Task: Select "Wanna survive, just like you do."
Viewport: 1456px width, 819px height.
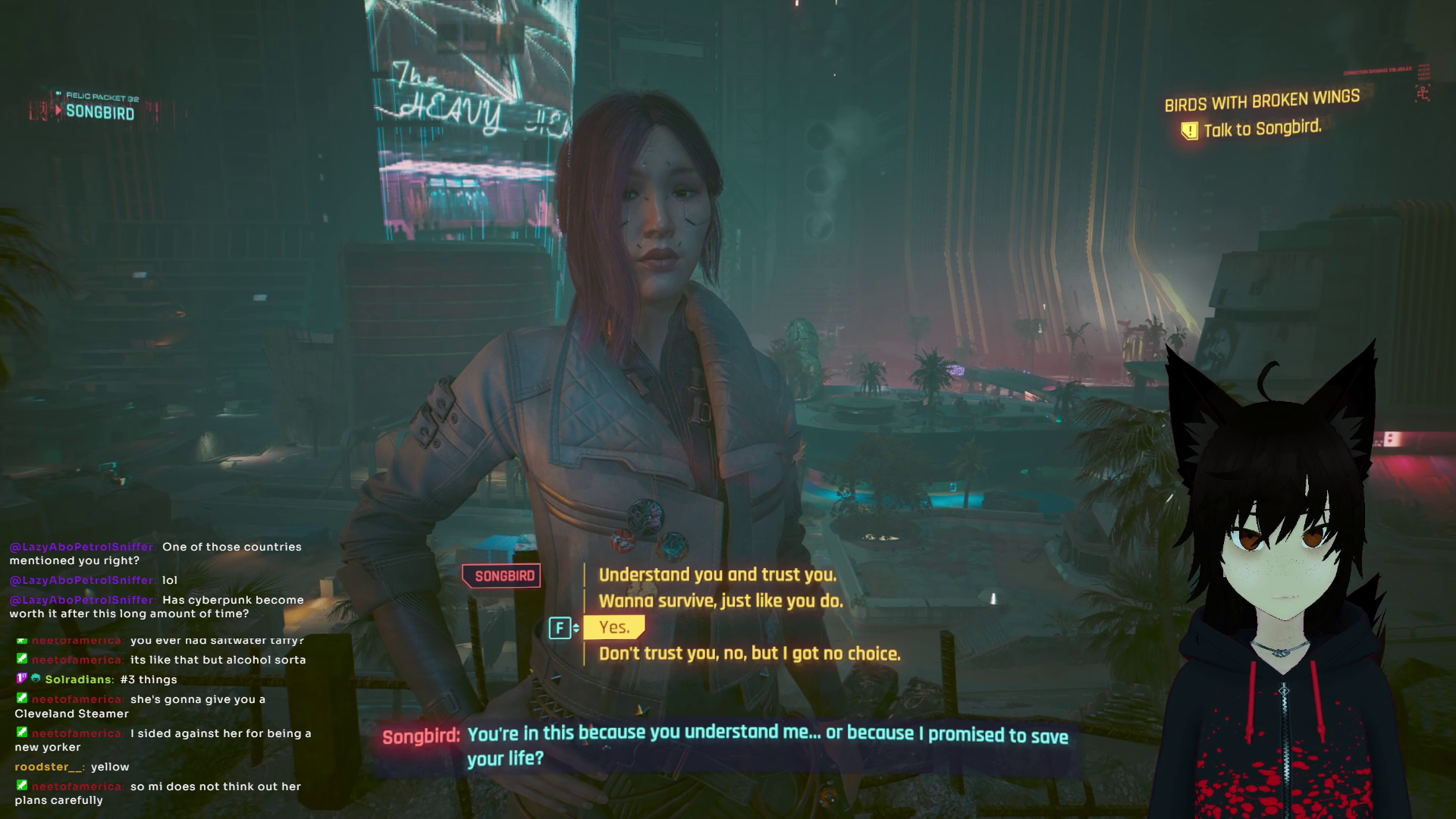Action: pyautogui.click(x=720, y=601)
